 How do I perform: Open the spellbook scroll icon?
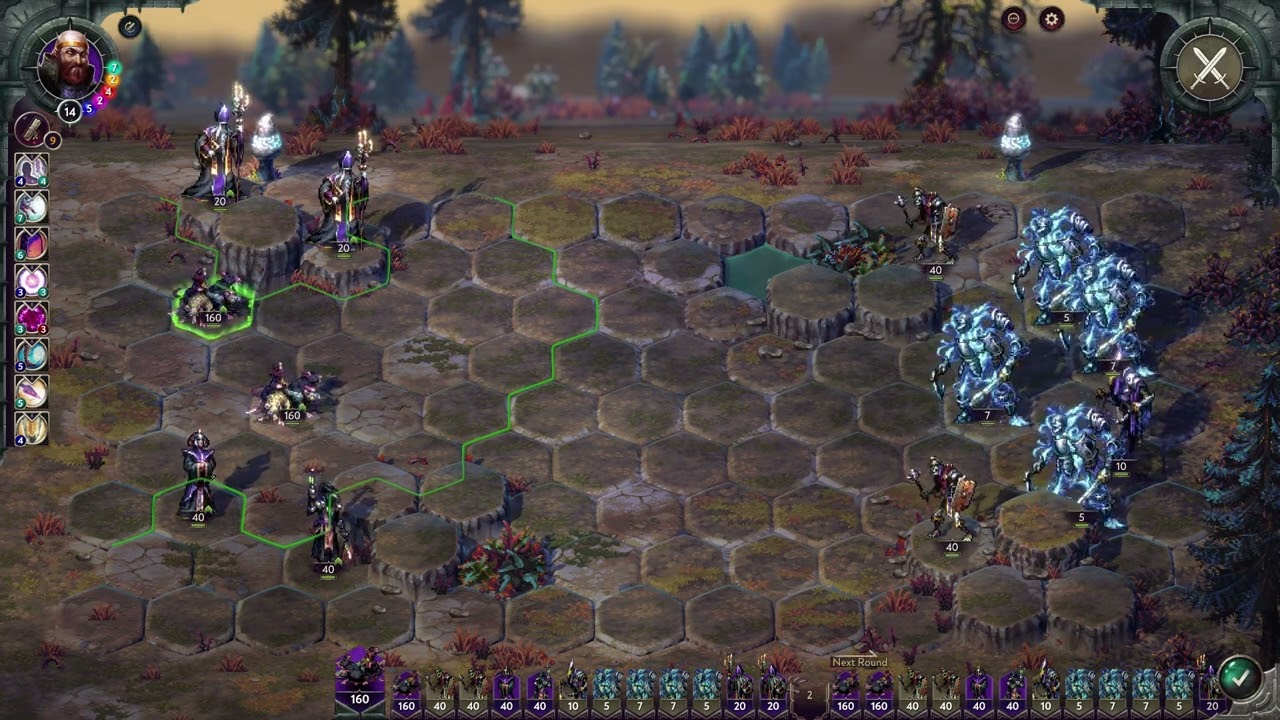(29, 129)
